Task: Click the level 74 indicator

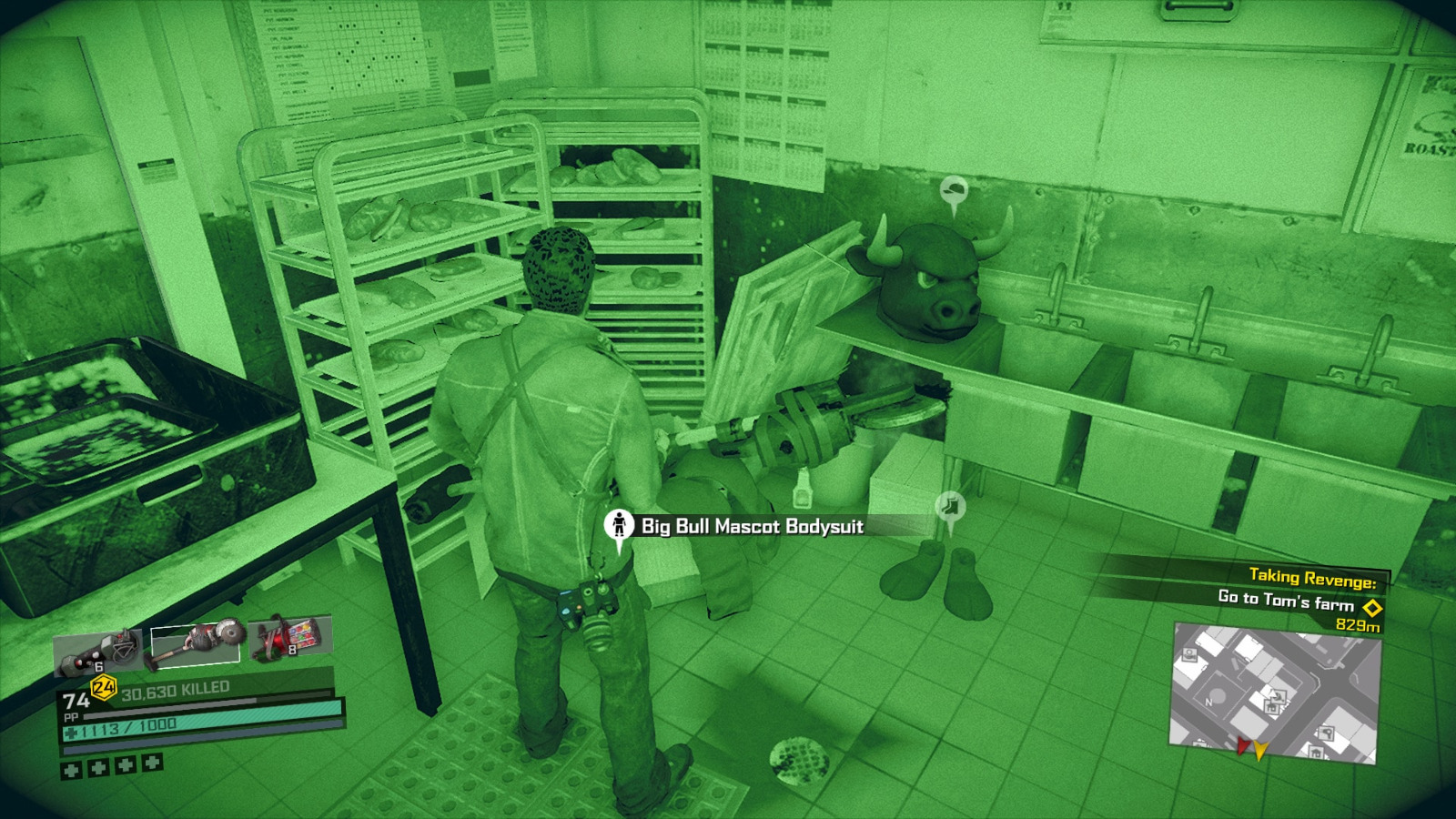Action: coord(76,701)
